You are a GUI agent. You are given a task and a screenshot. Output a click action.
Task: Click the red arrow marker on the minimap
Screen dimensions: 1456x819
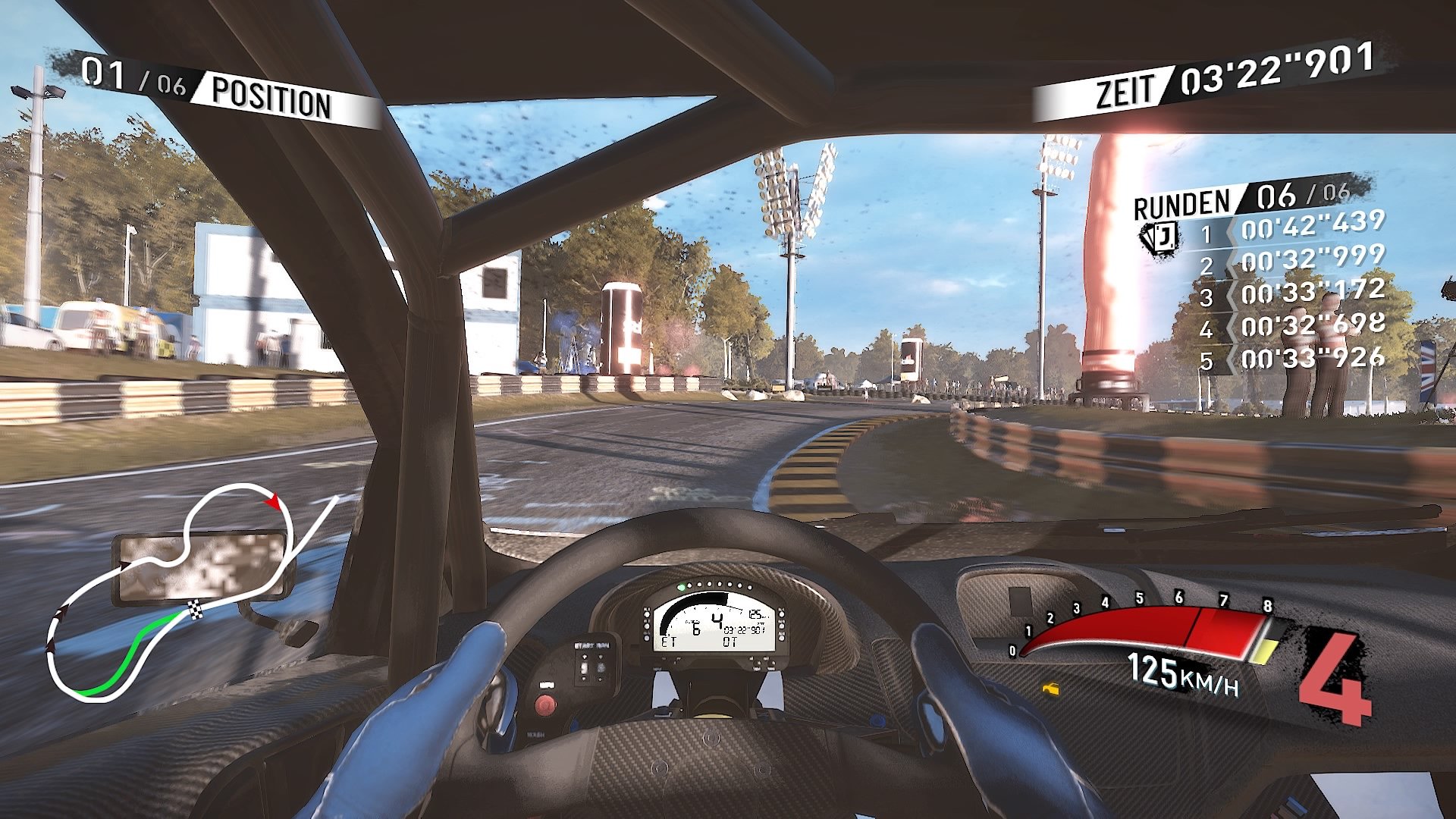273,502
